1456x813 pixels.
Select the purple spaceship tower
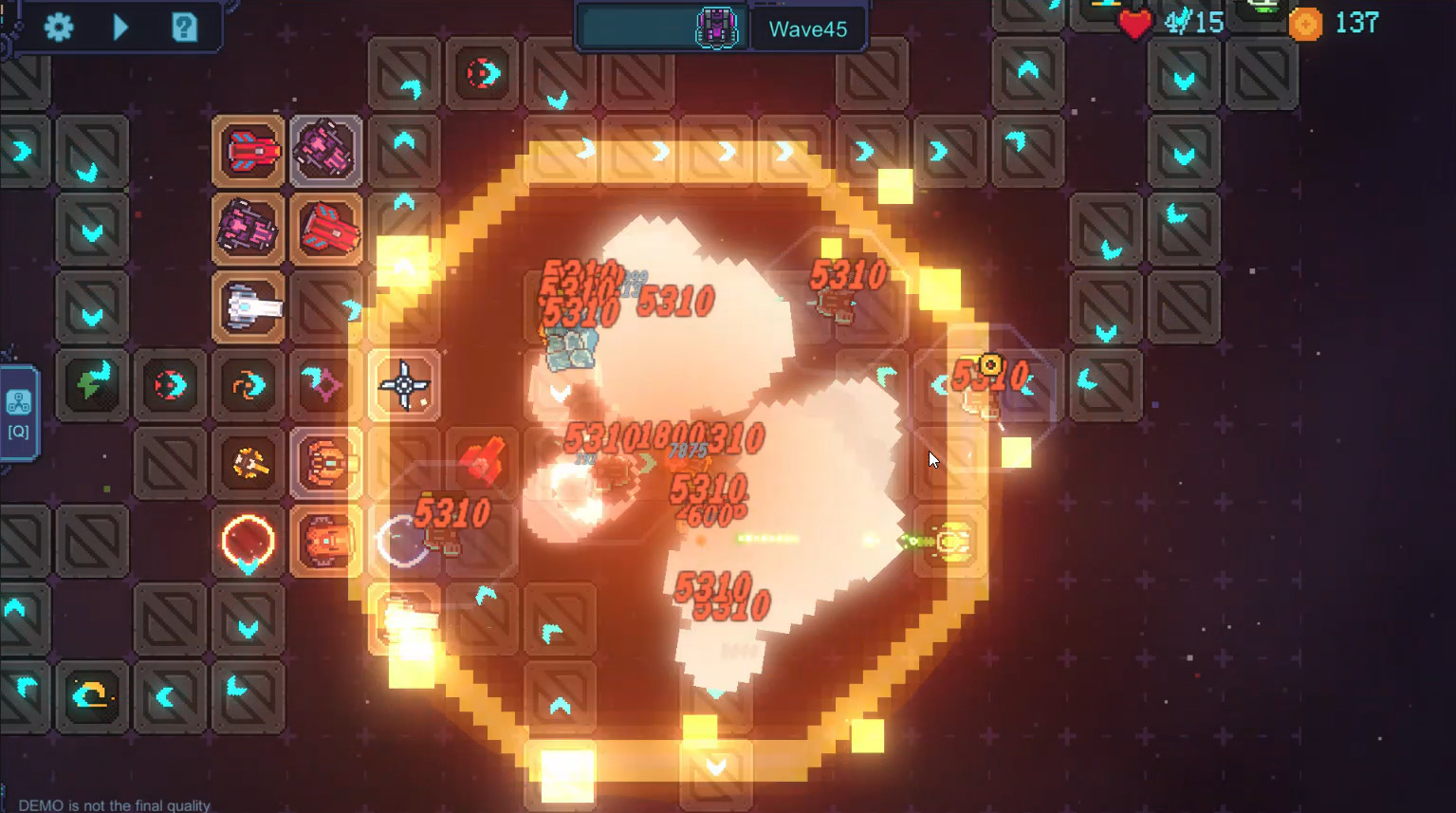point(325,150)
